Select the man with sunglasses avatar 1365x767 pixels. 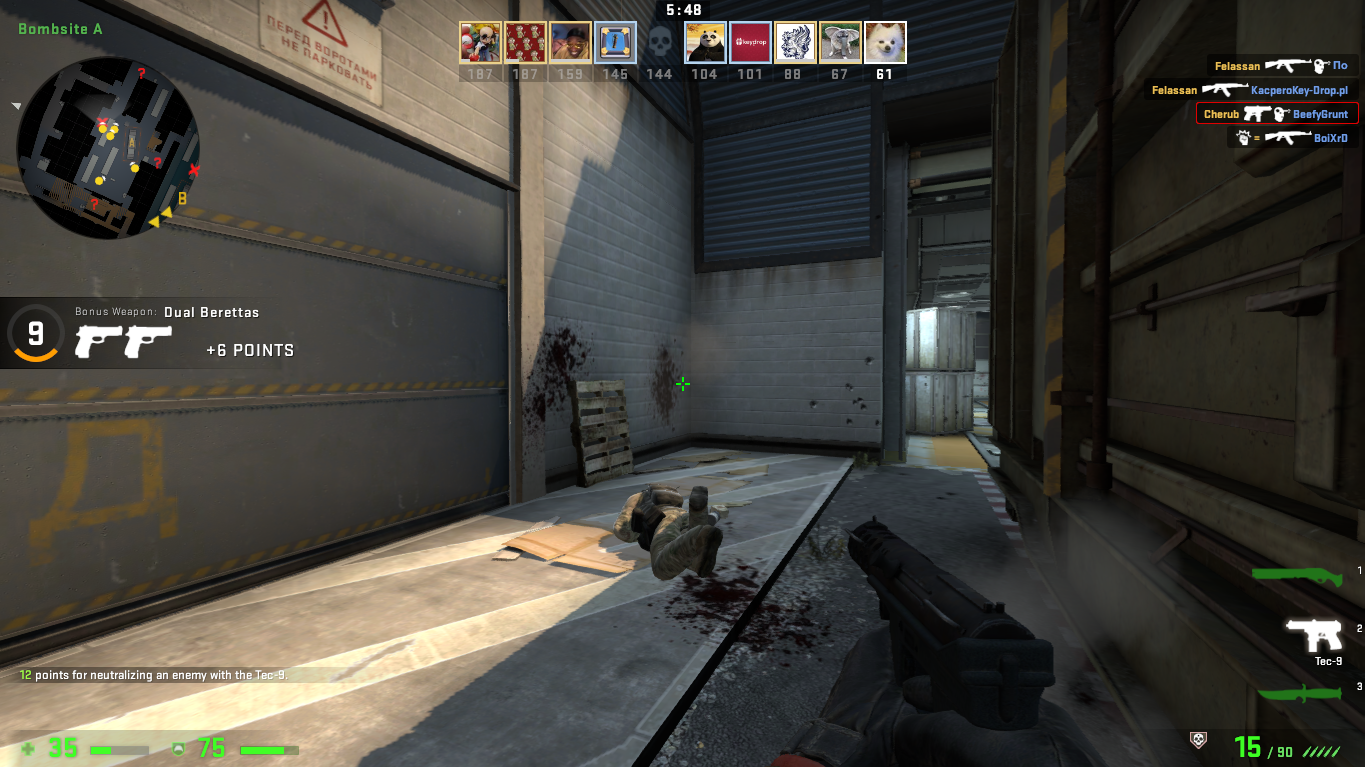point(570,43)
